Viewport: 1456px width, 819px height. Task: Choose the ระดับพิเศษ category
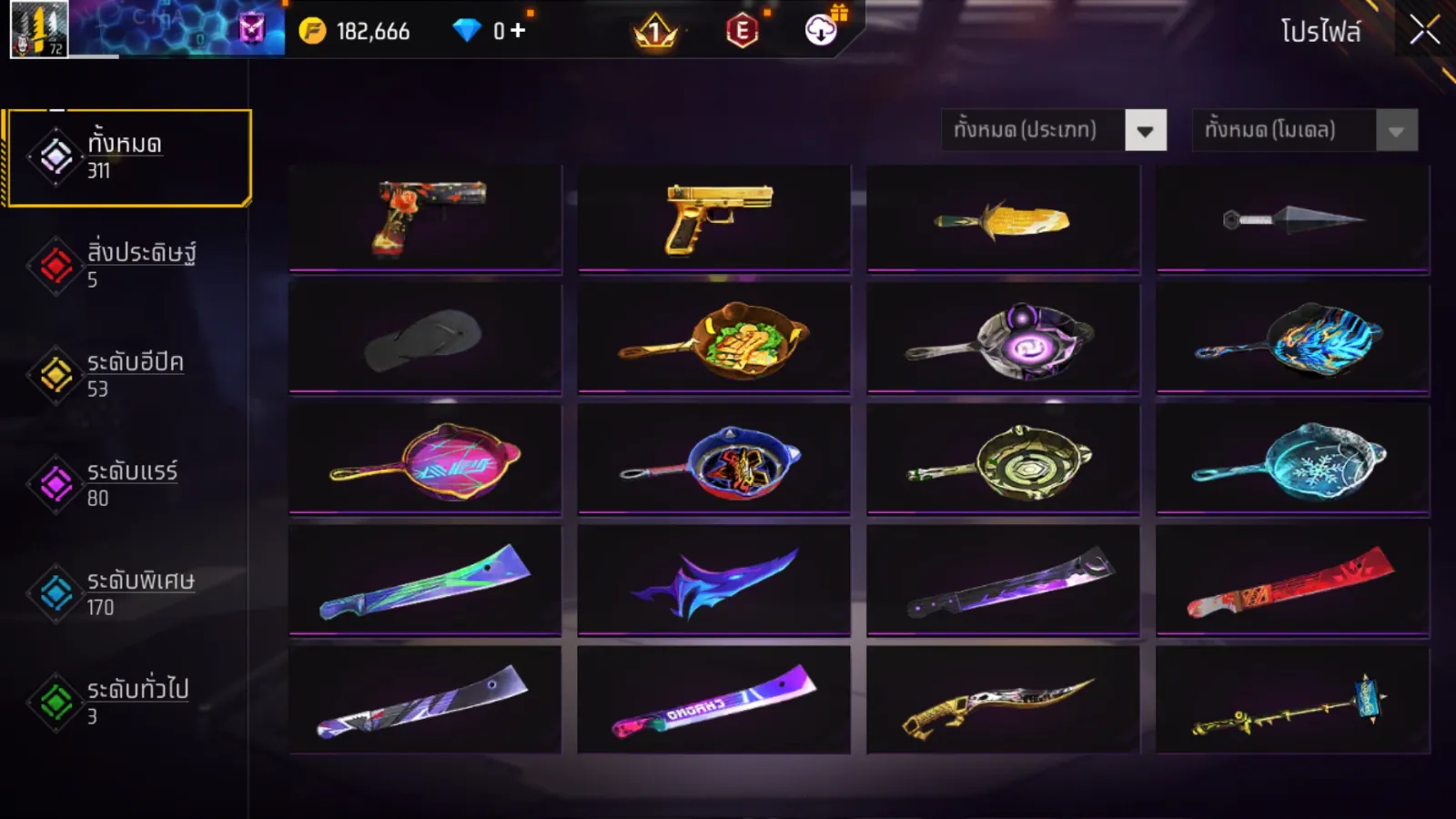(x=128, y=592)
